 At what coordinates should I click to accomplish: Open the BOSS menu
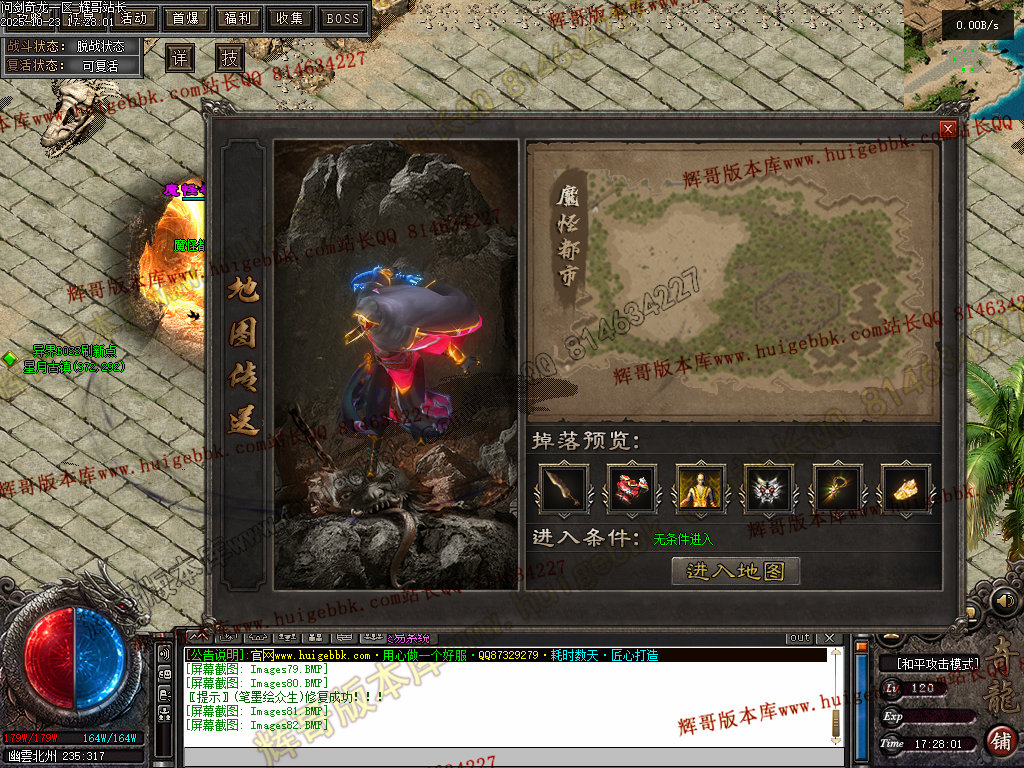click(x=343, y=18)
